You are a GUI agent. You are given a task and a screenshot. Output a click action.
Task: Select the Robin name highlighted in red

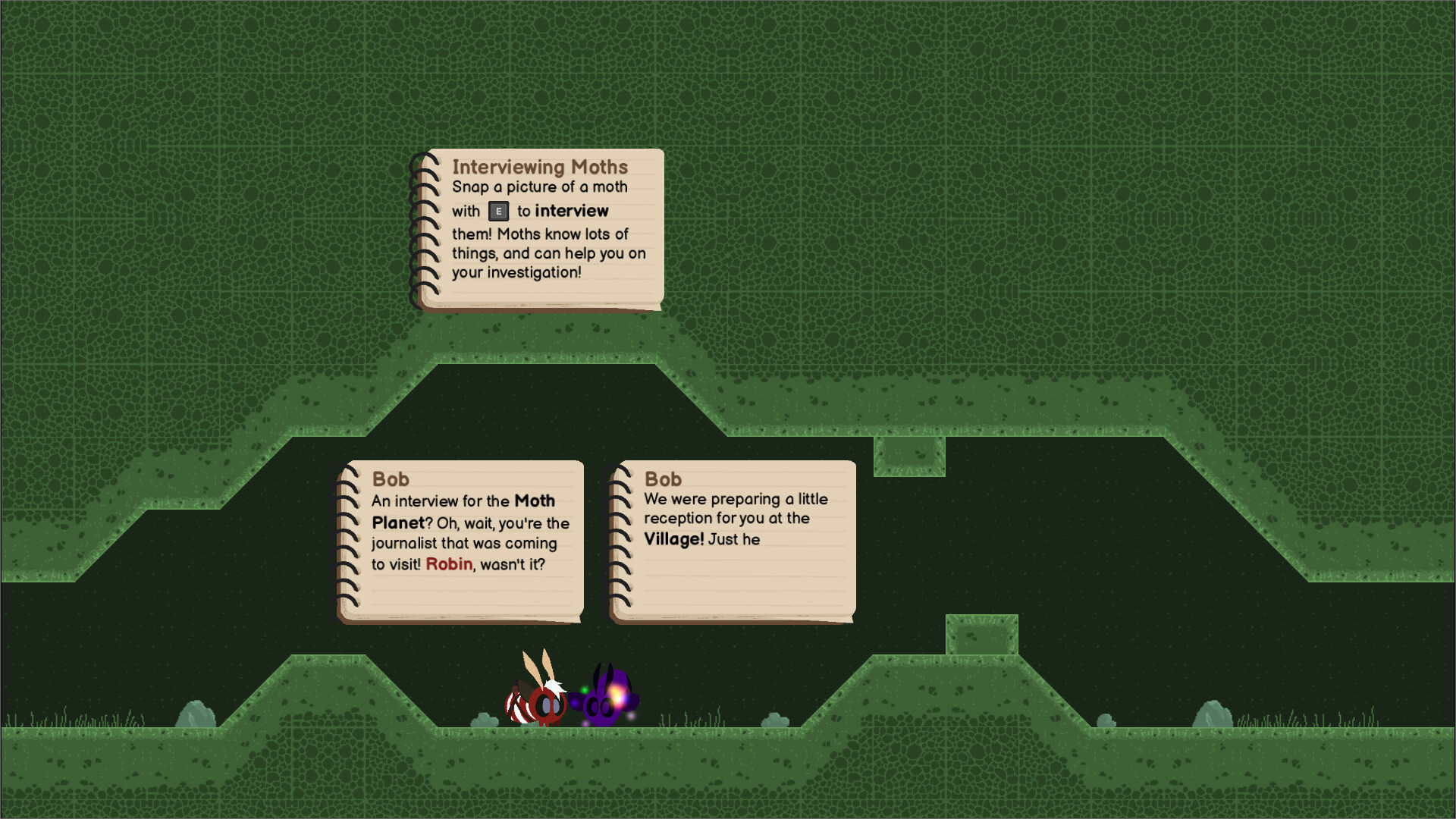[x=447, y=565]
